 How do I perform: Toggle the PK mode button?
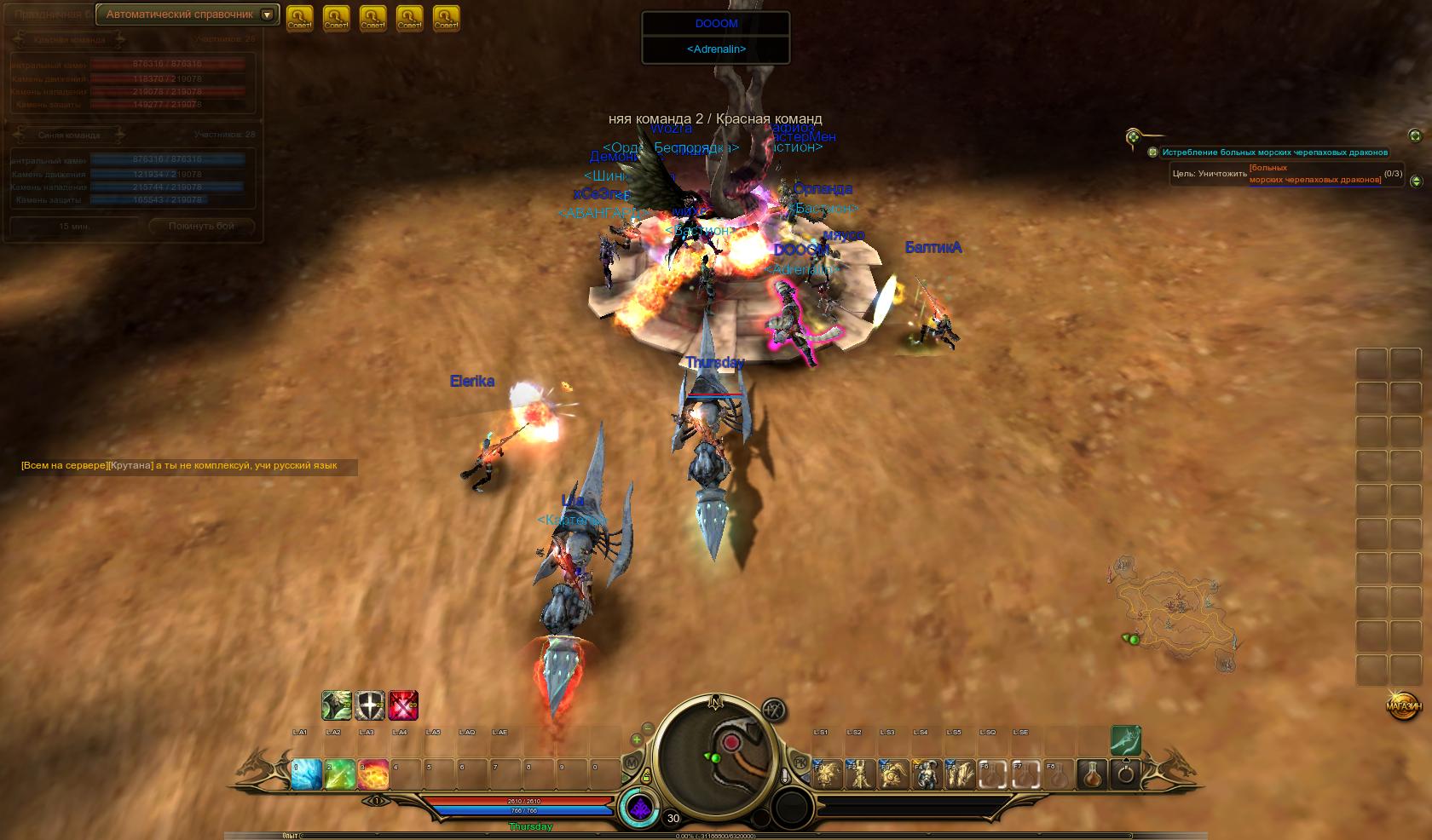click(x=800, y=761)
